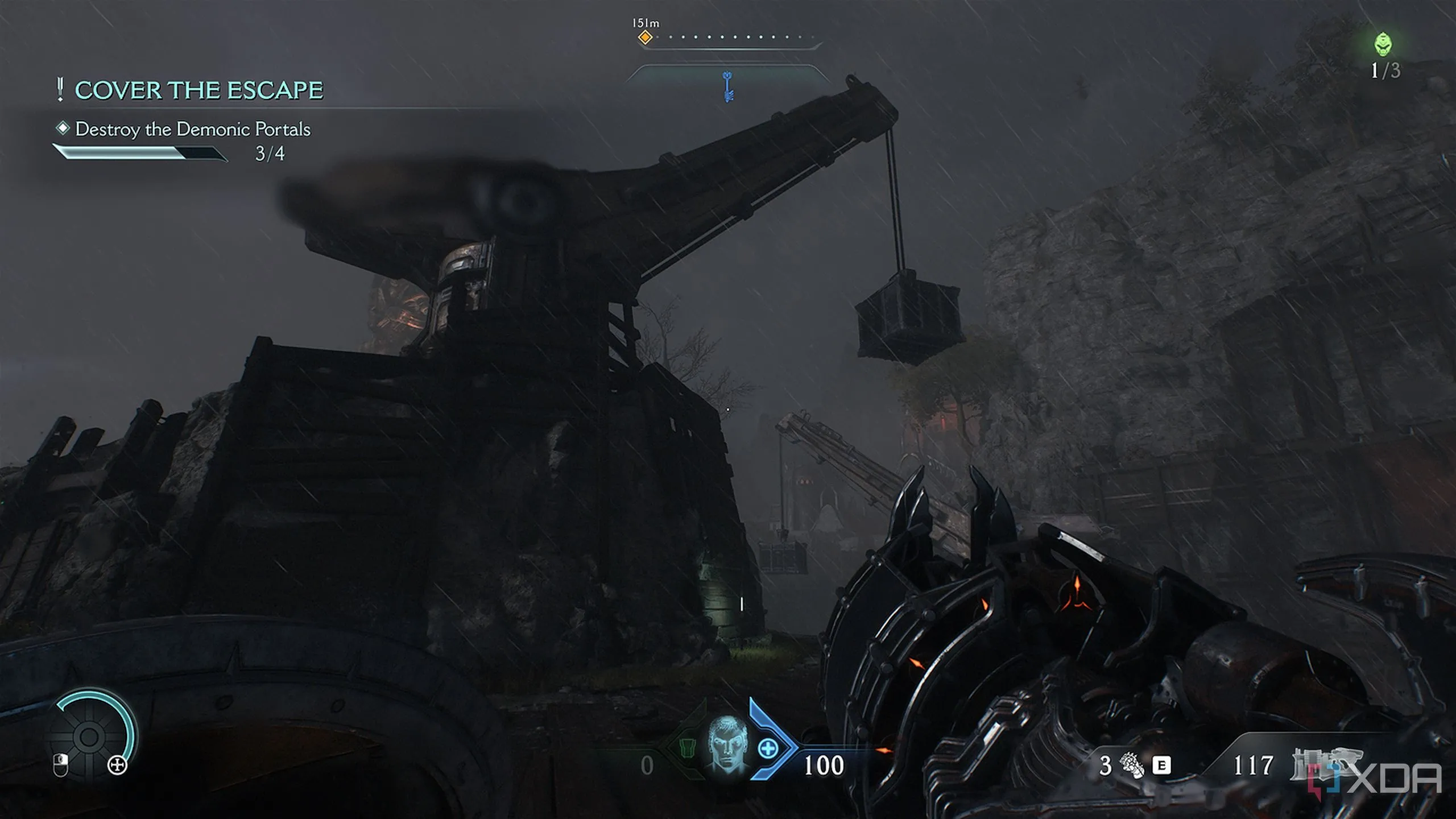The width and height of the screenshot is (1456, 819).
Task: Click the Slayer face portrait
Action: point(727,743)
